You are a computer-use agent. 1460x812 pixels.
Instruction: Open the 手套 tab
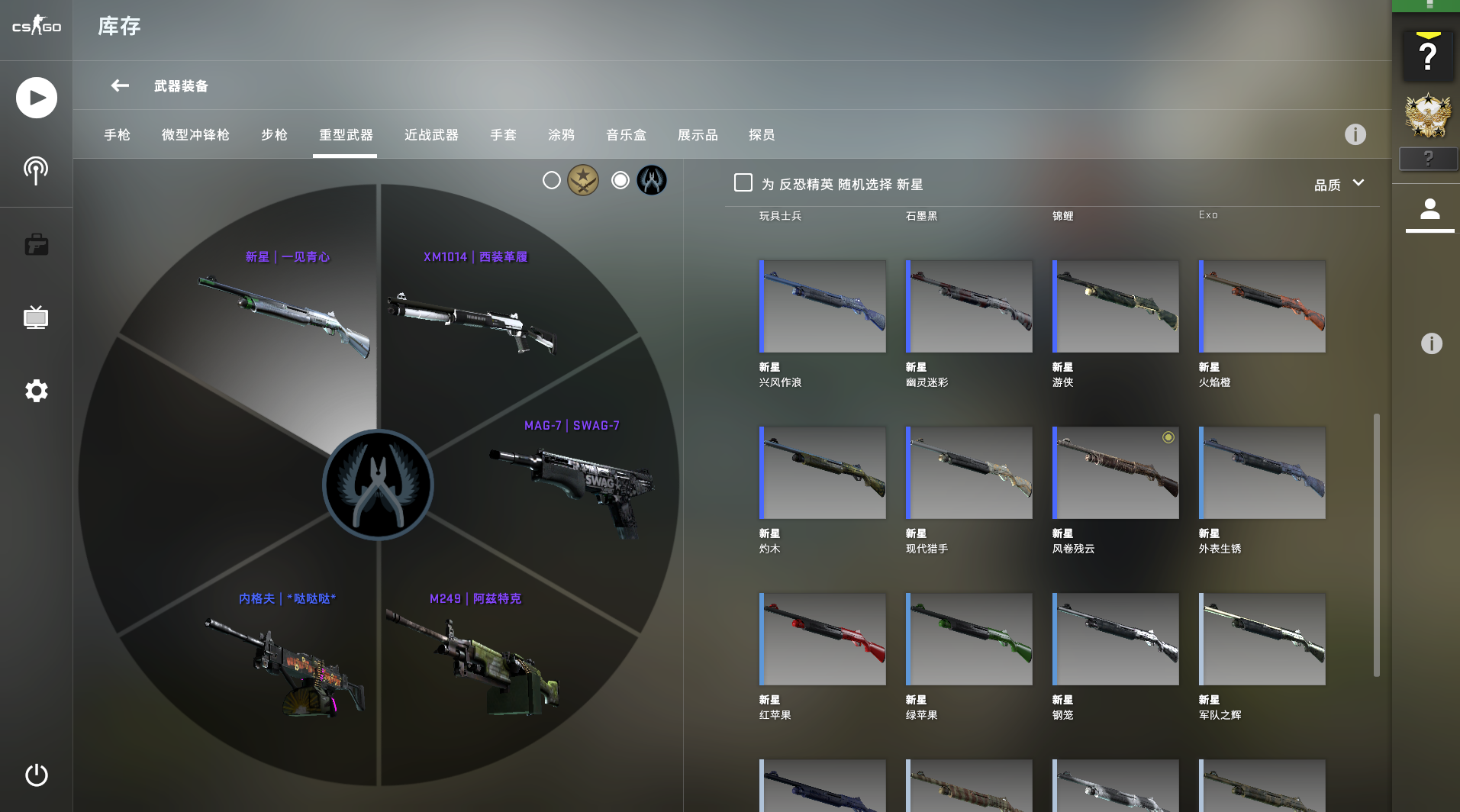pyautogui.click(x=503, y=135)
